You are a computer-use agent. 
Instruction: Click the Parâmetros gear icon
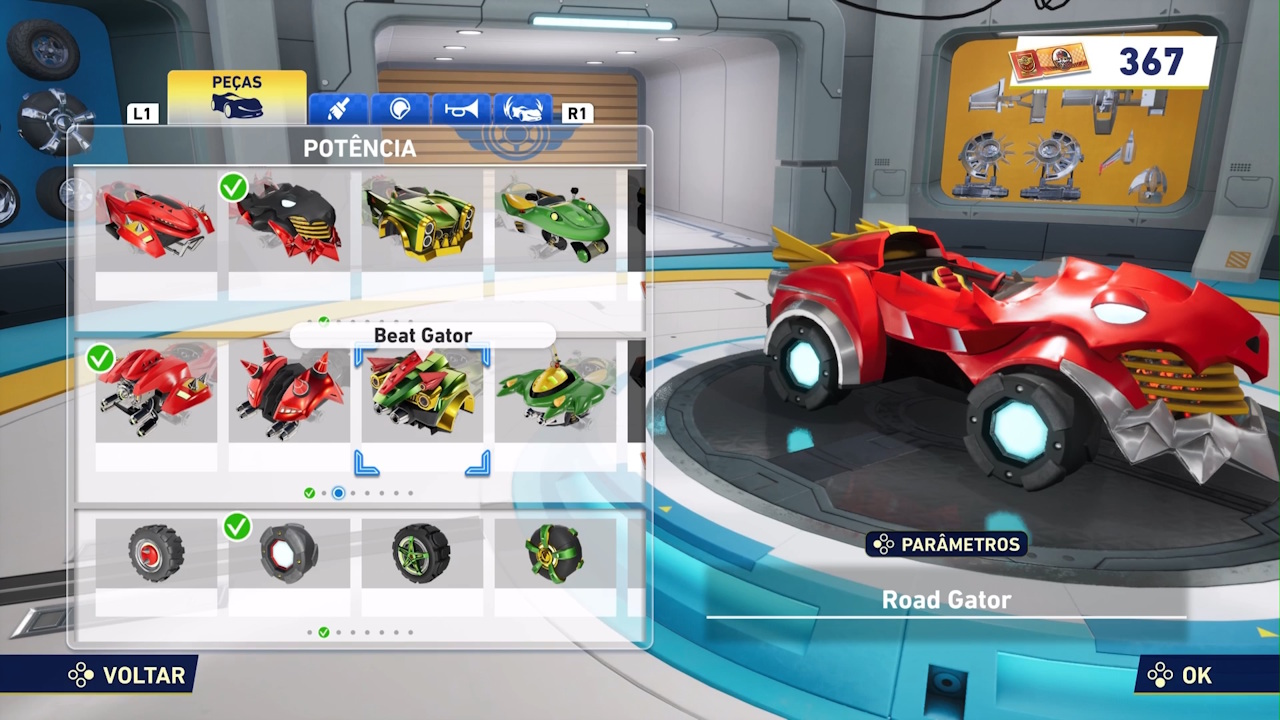(884, 545)
